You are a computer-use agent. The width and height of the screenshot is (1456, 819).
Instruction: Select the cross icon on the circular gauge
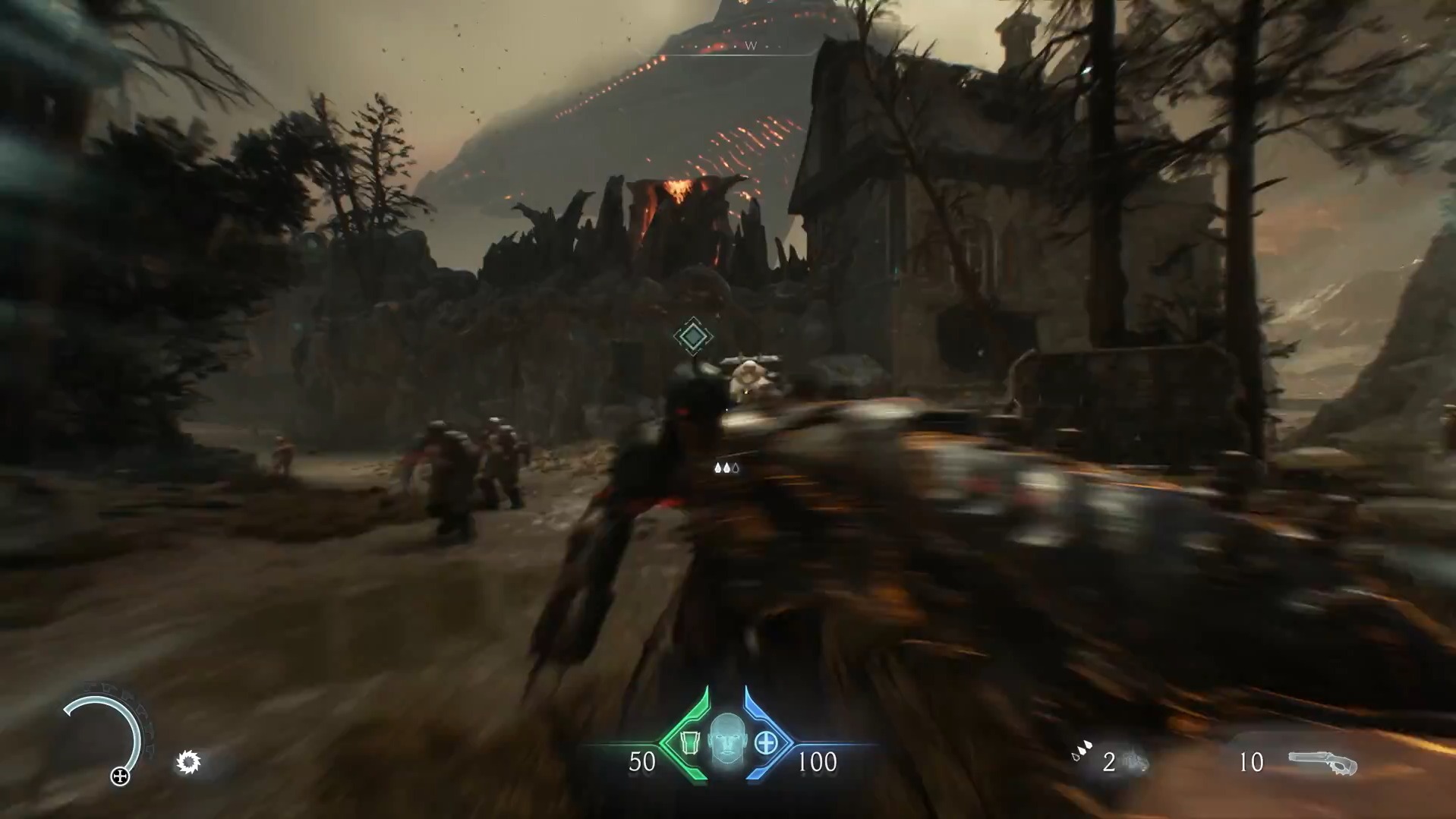click(120, 776)
